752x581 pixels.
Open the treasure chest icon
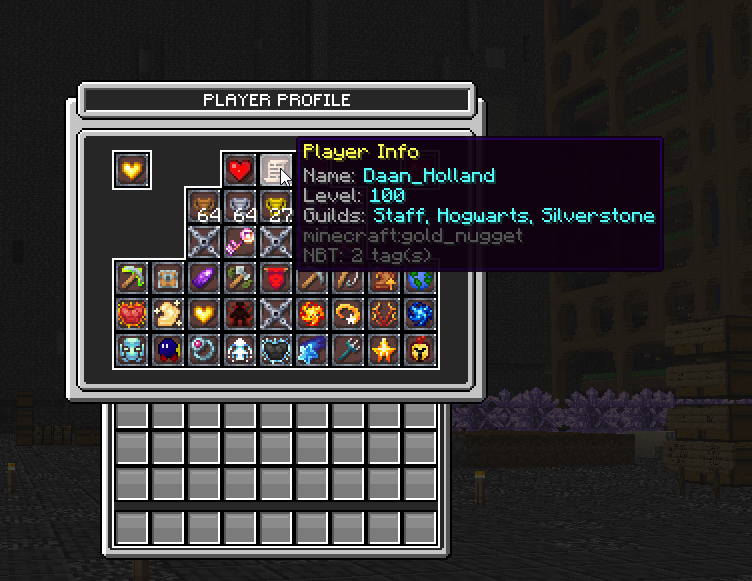(x=167, y=278)
